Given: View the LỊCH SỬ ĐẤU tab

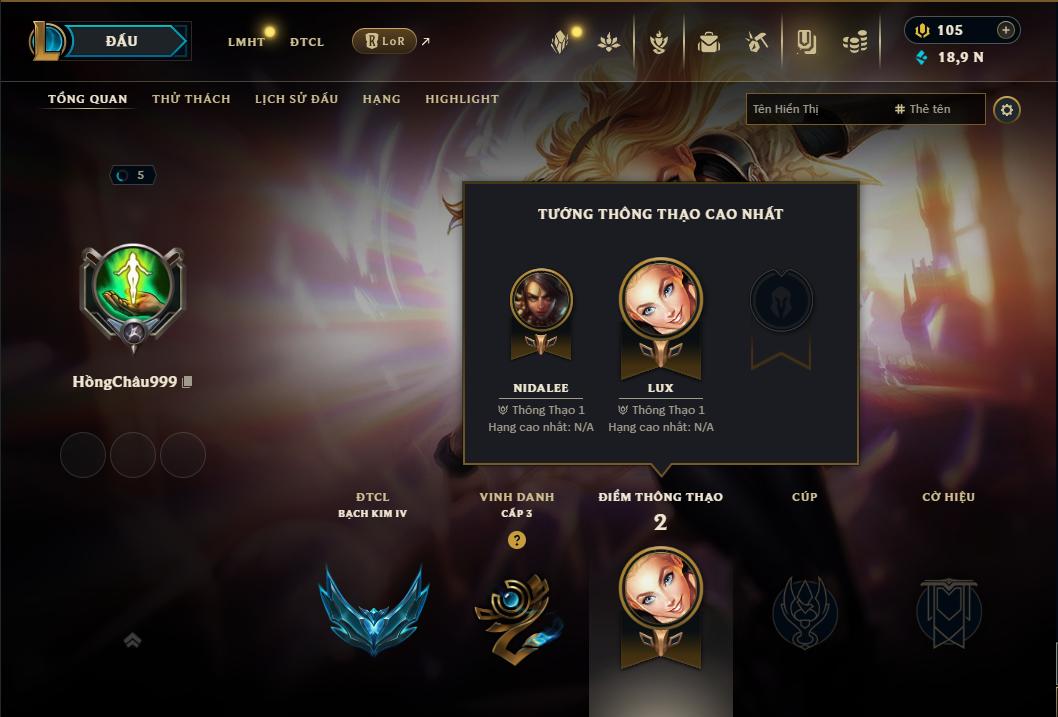Looking at the screenshot, I should tap(296, 99).
